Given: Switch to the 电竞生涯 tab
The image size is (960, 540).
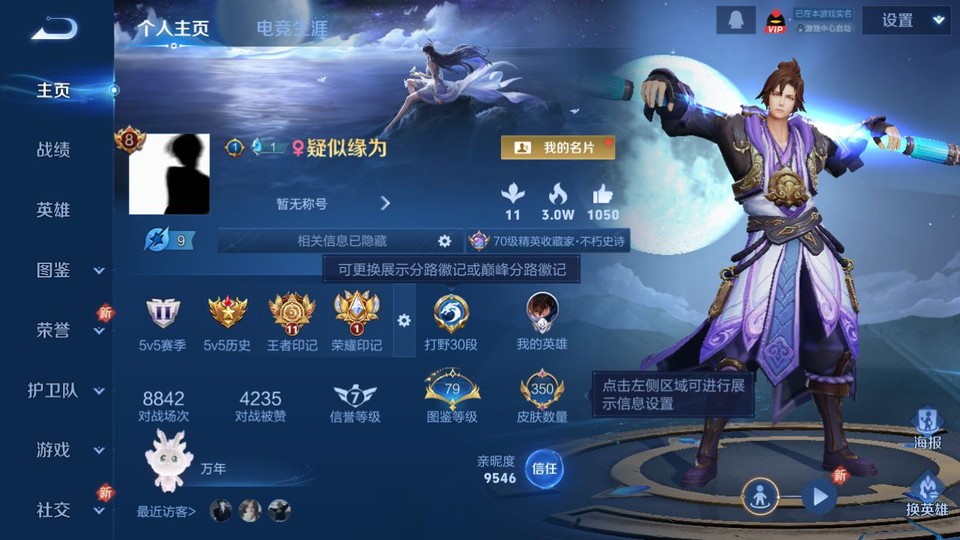Looking at the screenshot, I should (x=291, y=28).
